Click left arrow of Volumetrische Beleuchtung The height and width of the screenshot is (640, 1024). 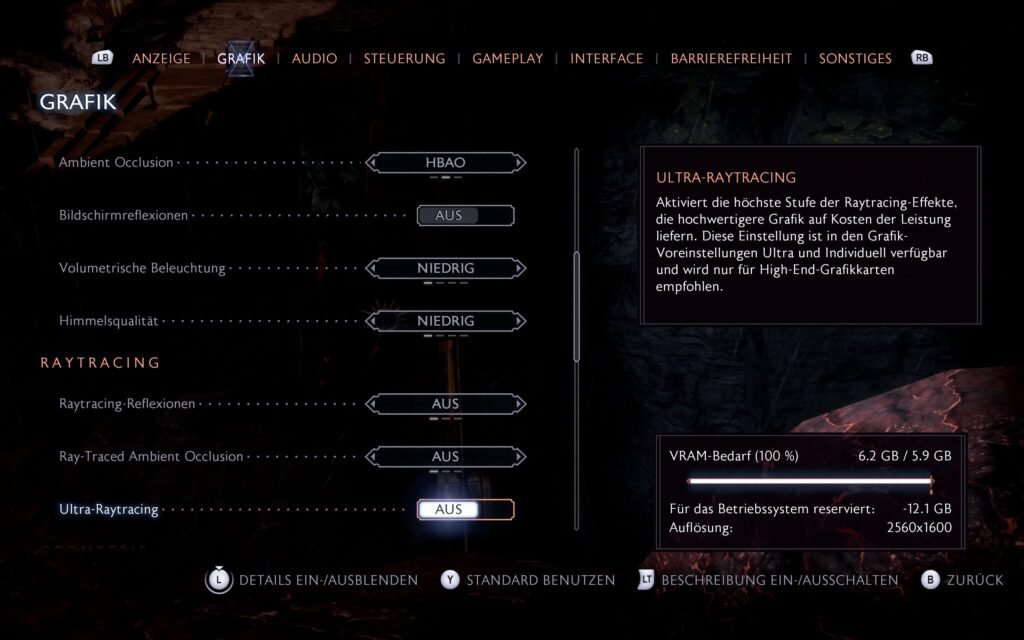click(x=372, y=268)
